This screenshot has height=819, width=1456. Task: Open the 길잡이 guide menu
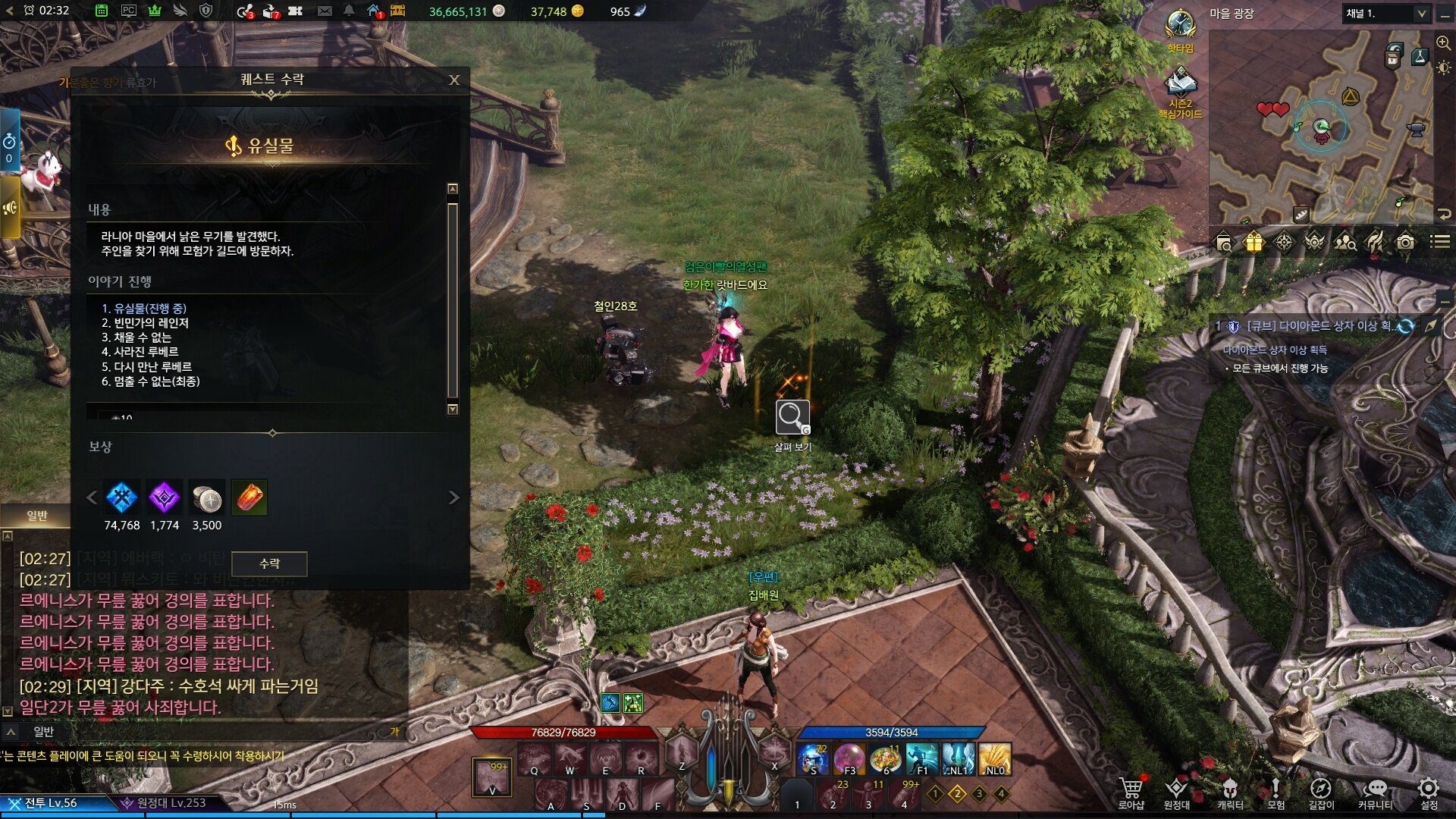(1321, 789)
